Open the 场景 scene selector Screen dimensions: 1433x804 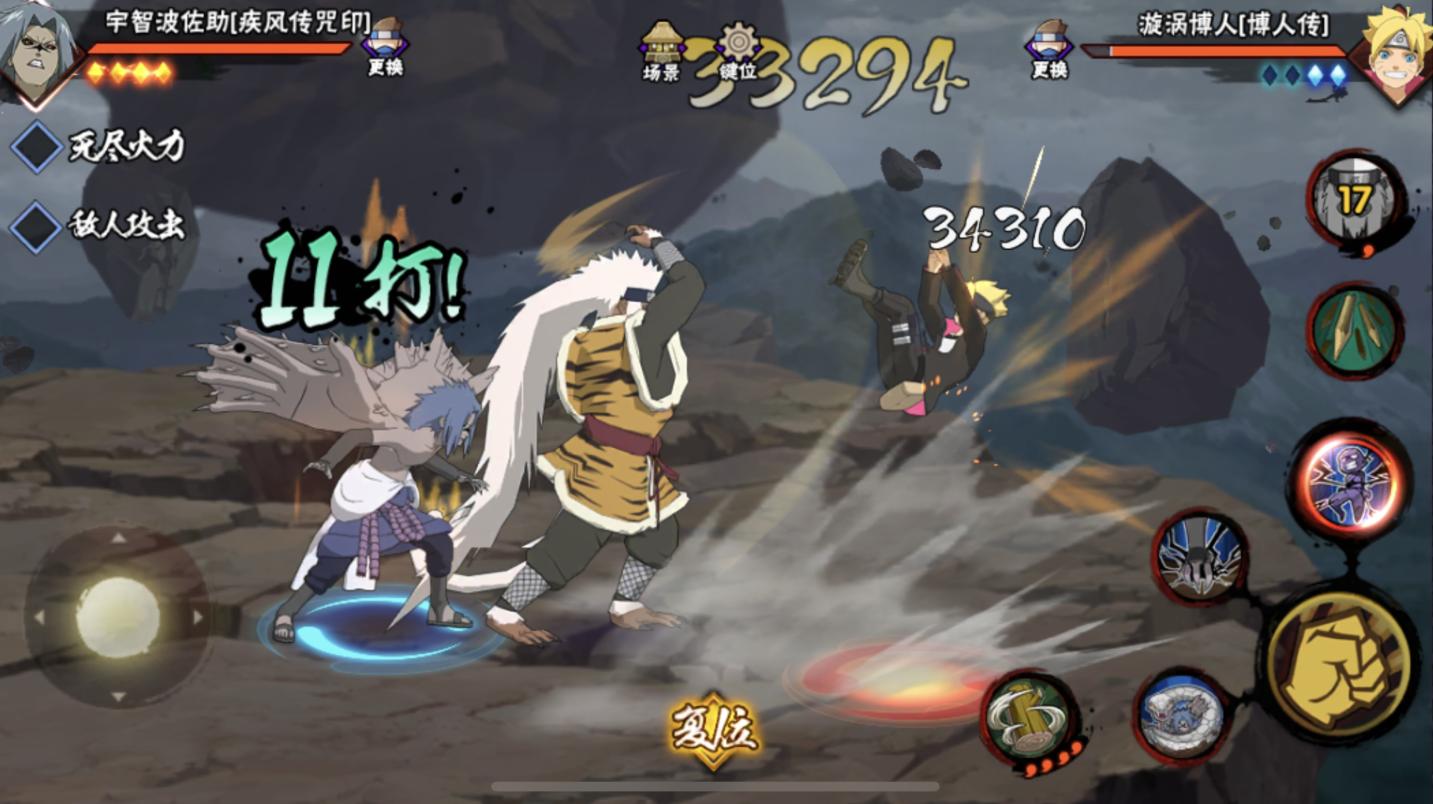[x=661, y=50]
